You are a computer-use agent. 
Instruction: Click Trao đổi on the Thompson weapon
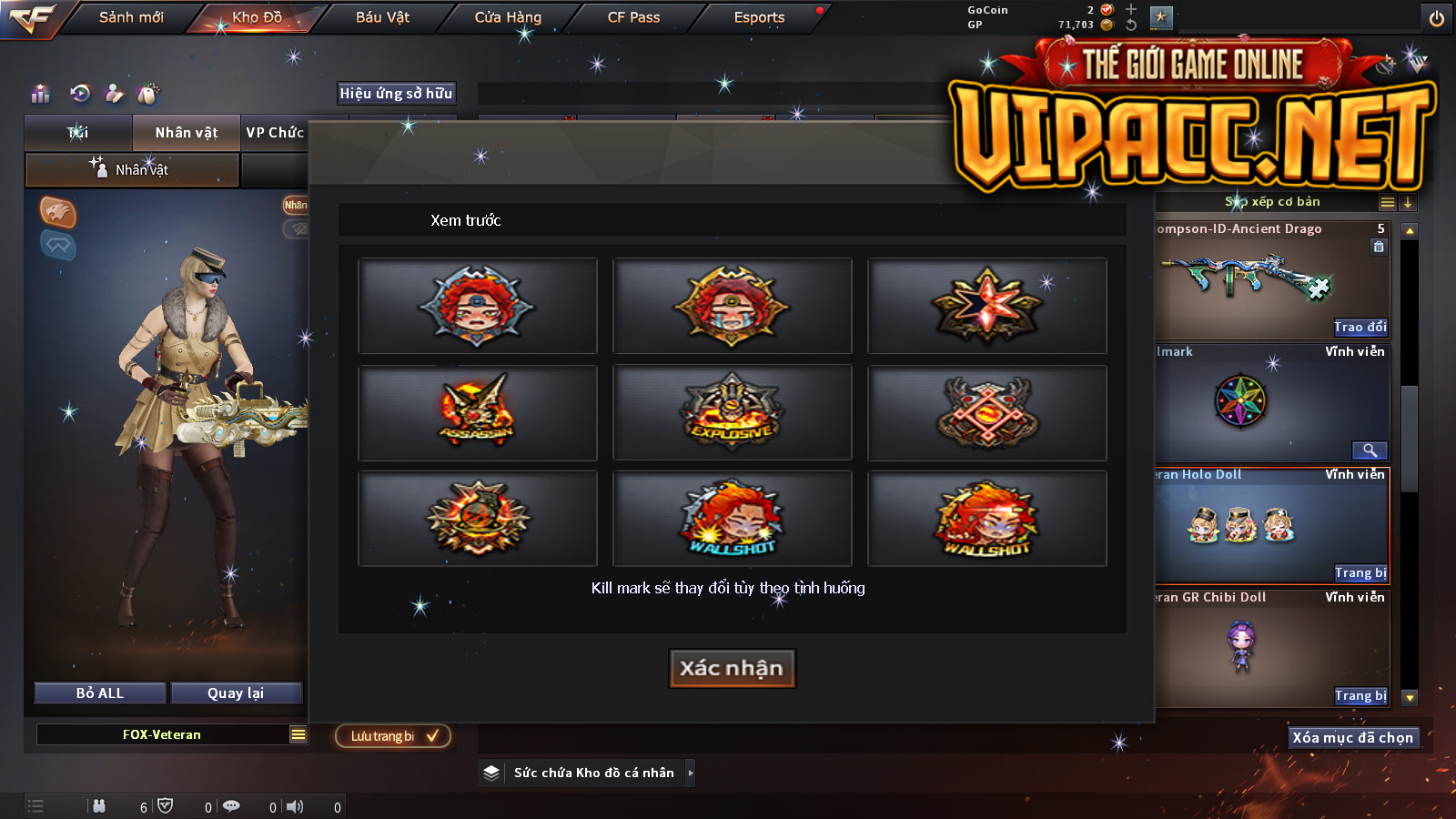pyautogui.click(x=1360, y=328)
